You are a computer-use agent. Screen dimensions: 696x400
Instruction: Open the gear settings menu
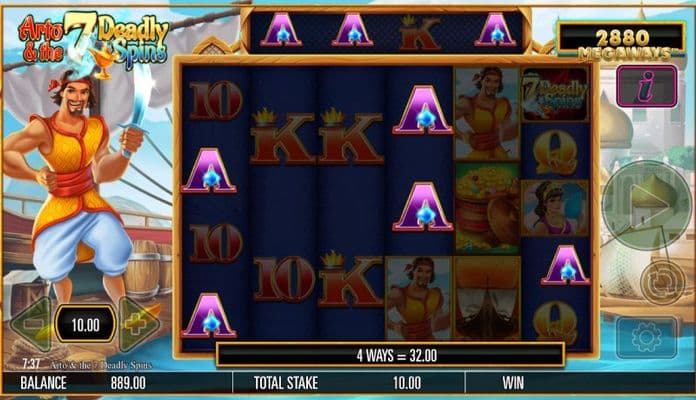645,336
